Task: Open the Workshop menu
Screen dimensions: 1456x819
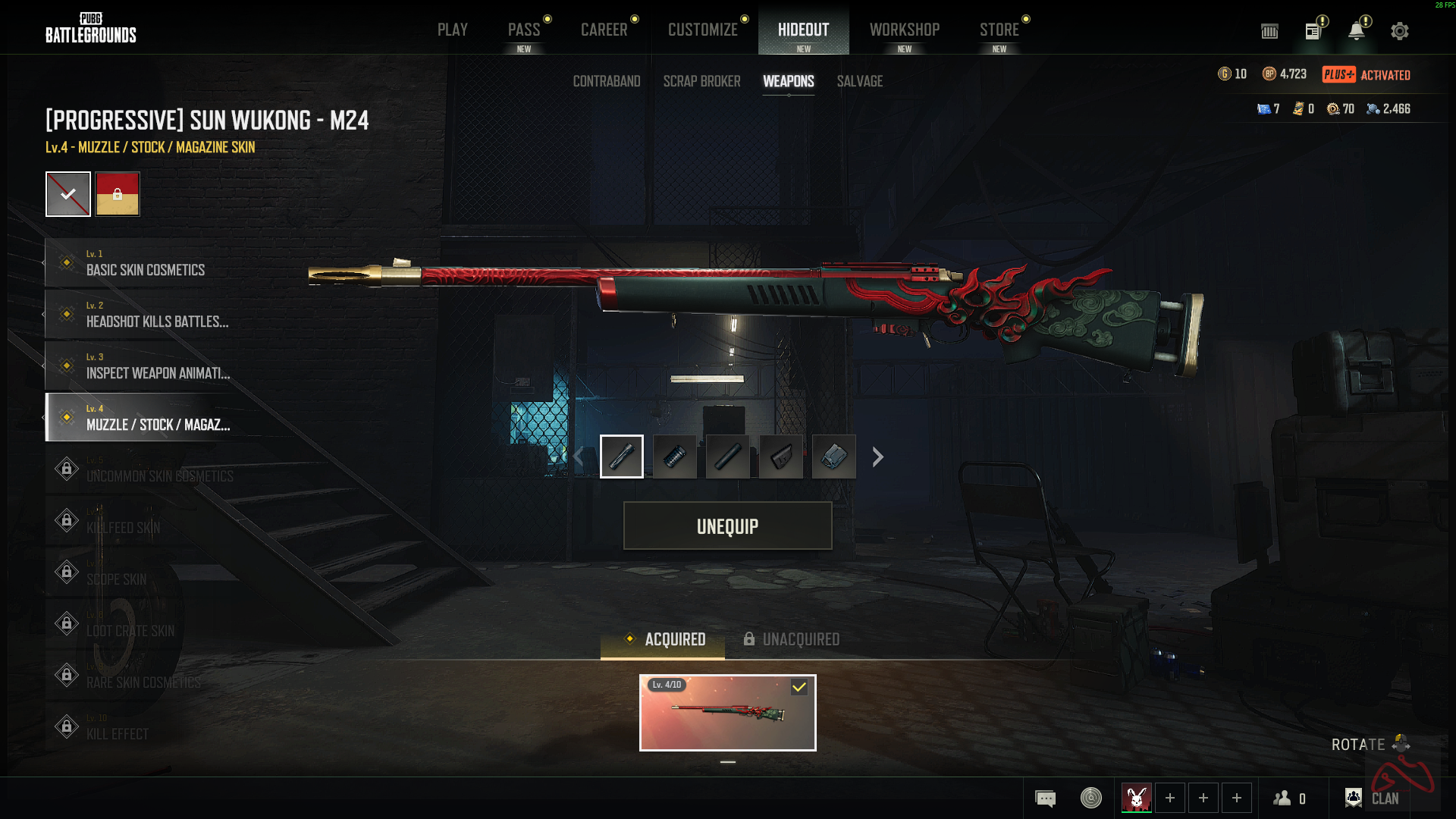Action: (x=905, y=29)
